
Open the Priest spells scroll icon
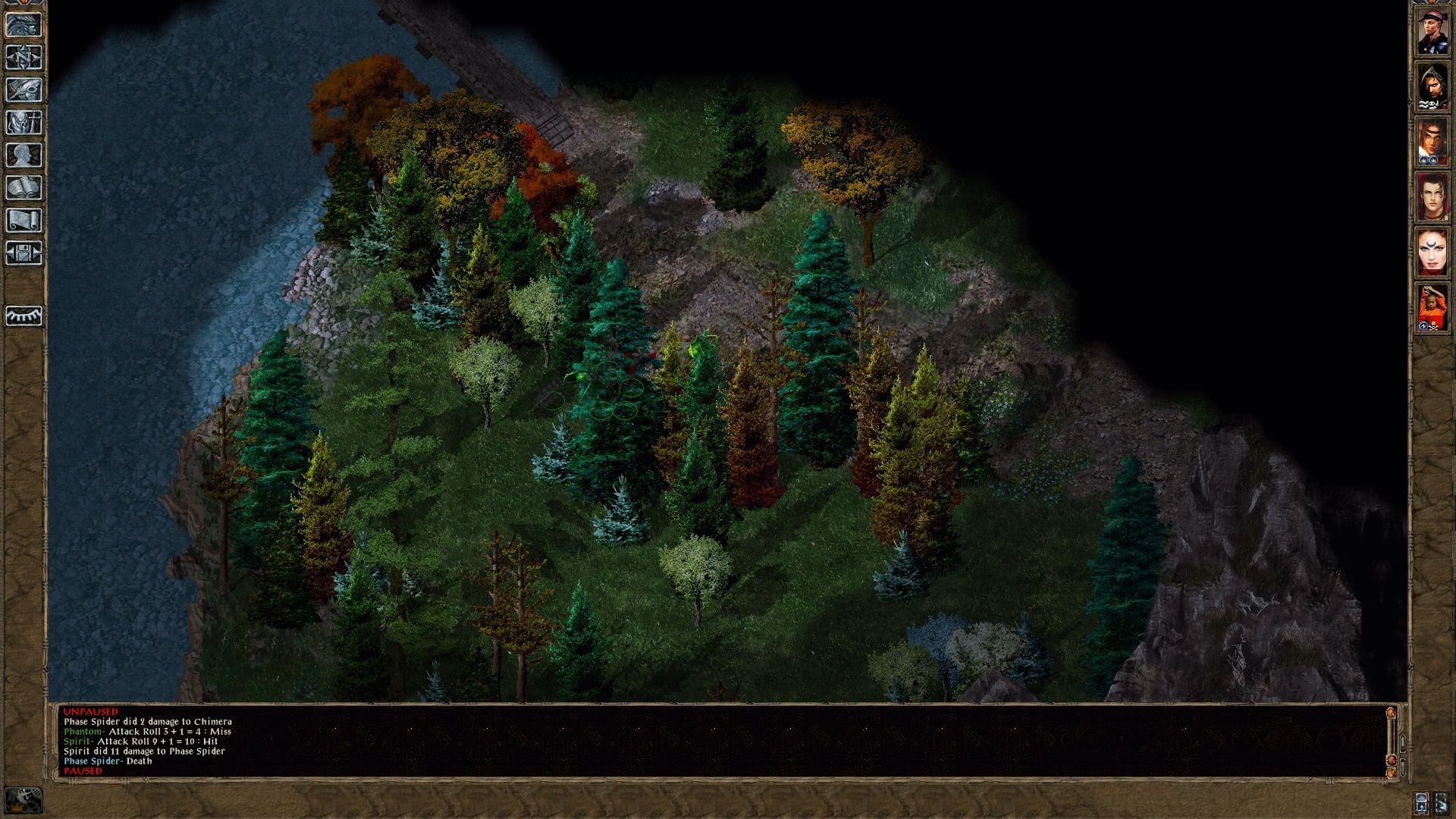click(x=25, y=218)
